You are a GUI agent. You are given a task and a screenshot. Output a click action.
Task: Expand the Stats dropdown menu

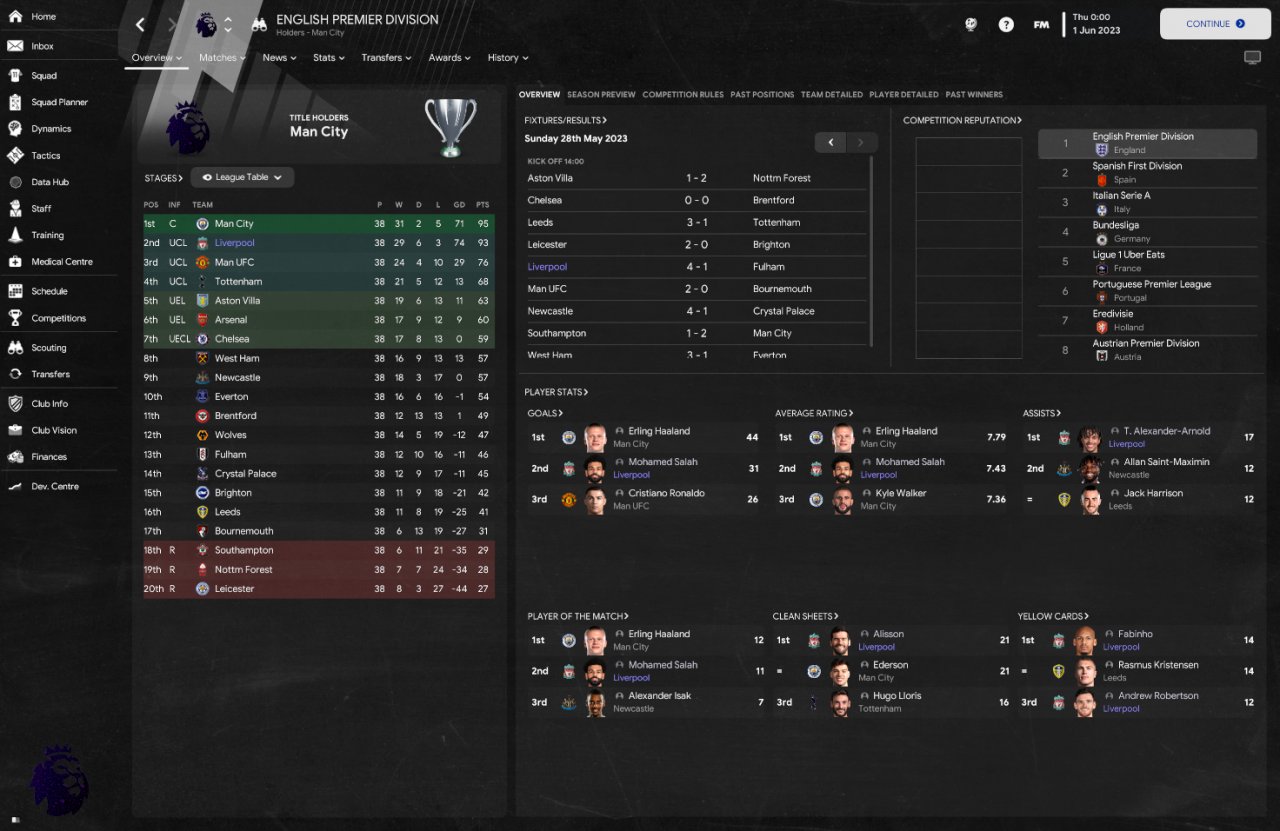pyautogui.click(x=328, y=58)
